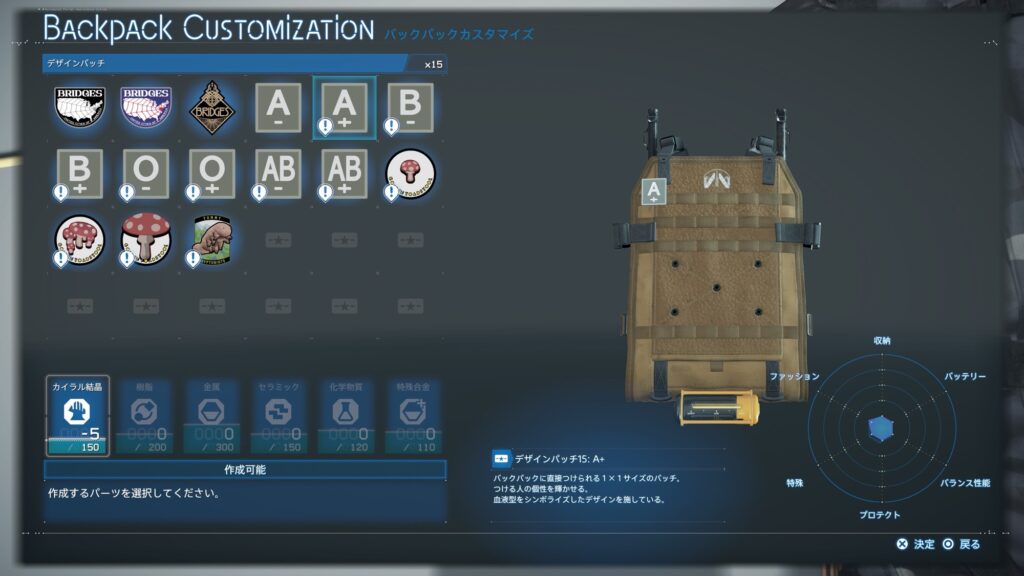Choose the highlighted A+ blood type patch
1024x576 pixels.
coord(344,108)
